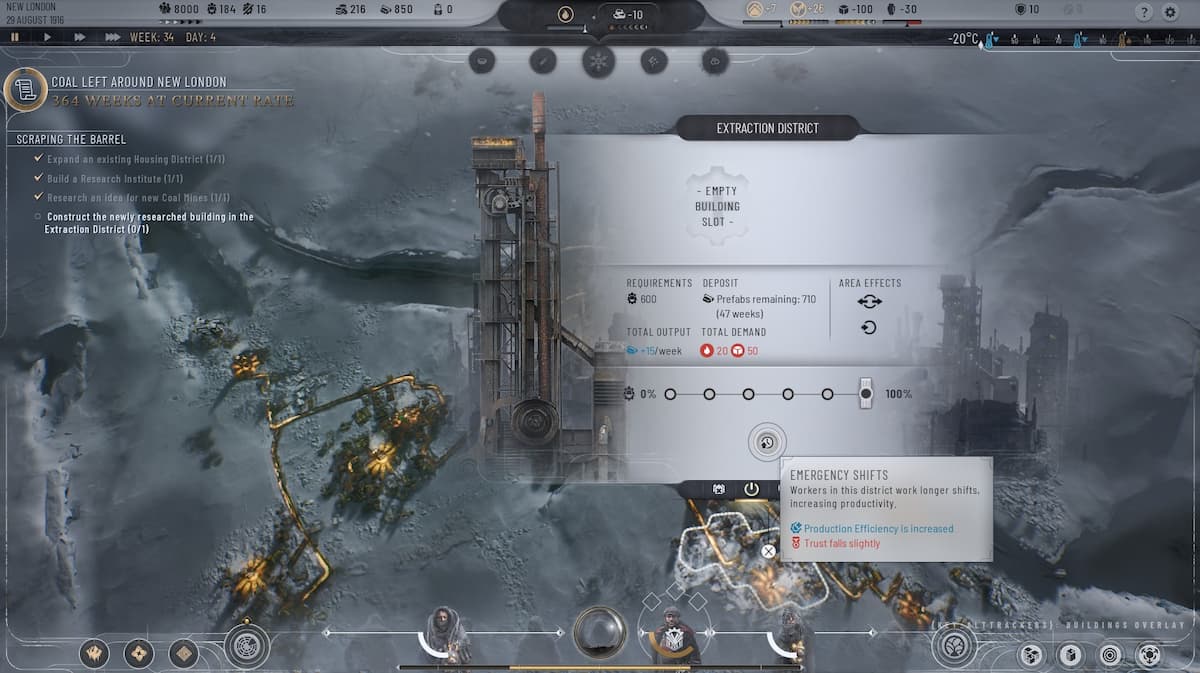This screenshot has width=1200, height=673.
Task: Select the Empty Building Slot
Action: click(x=714, y=206)
